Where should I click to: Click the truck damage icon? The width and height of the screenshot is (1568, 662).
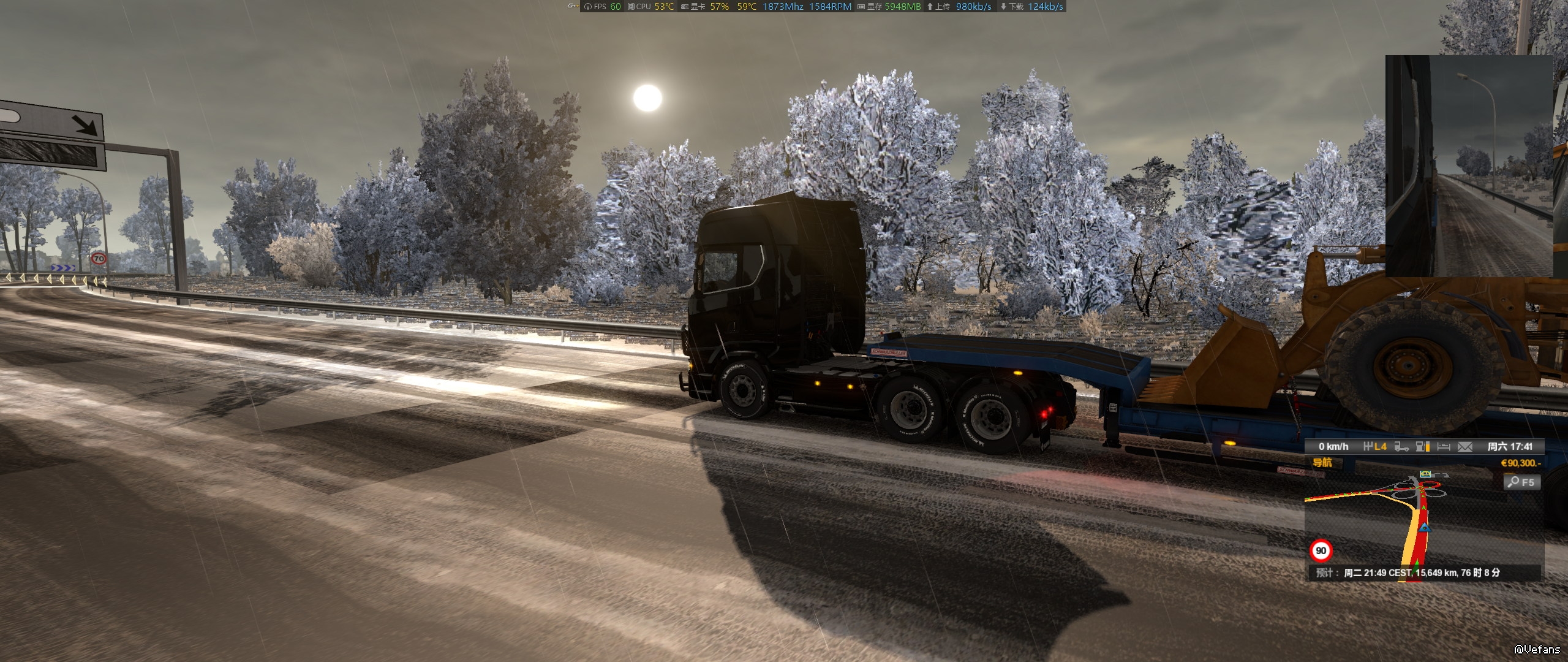[x=1401, y=447]
